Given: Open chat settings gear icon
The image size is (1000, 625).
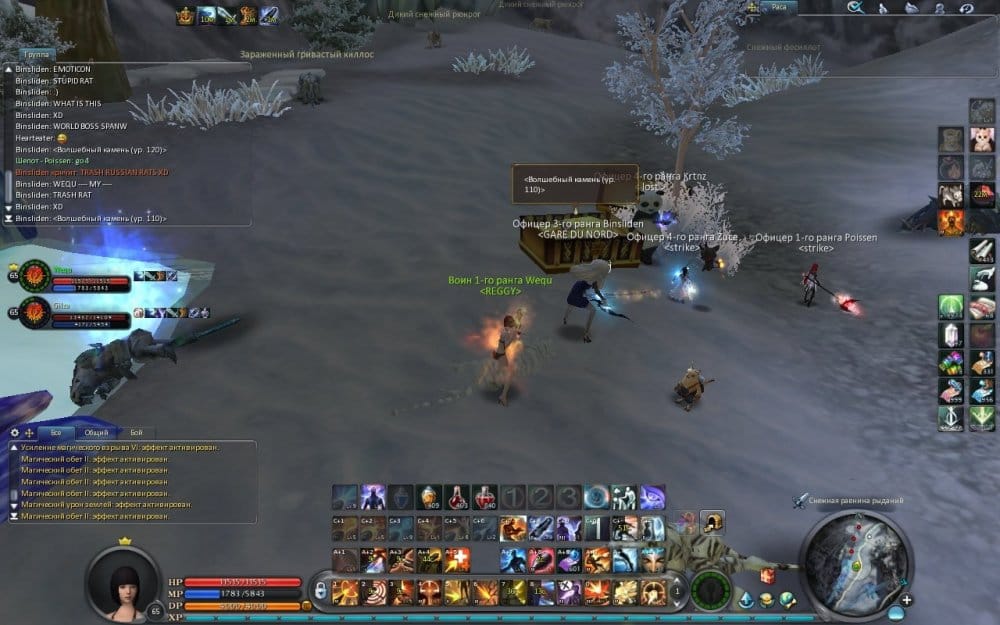Looking at the screenshot, I should (14, 432).
